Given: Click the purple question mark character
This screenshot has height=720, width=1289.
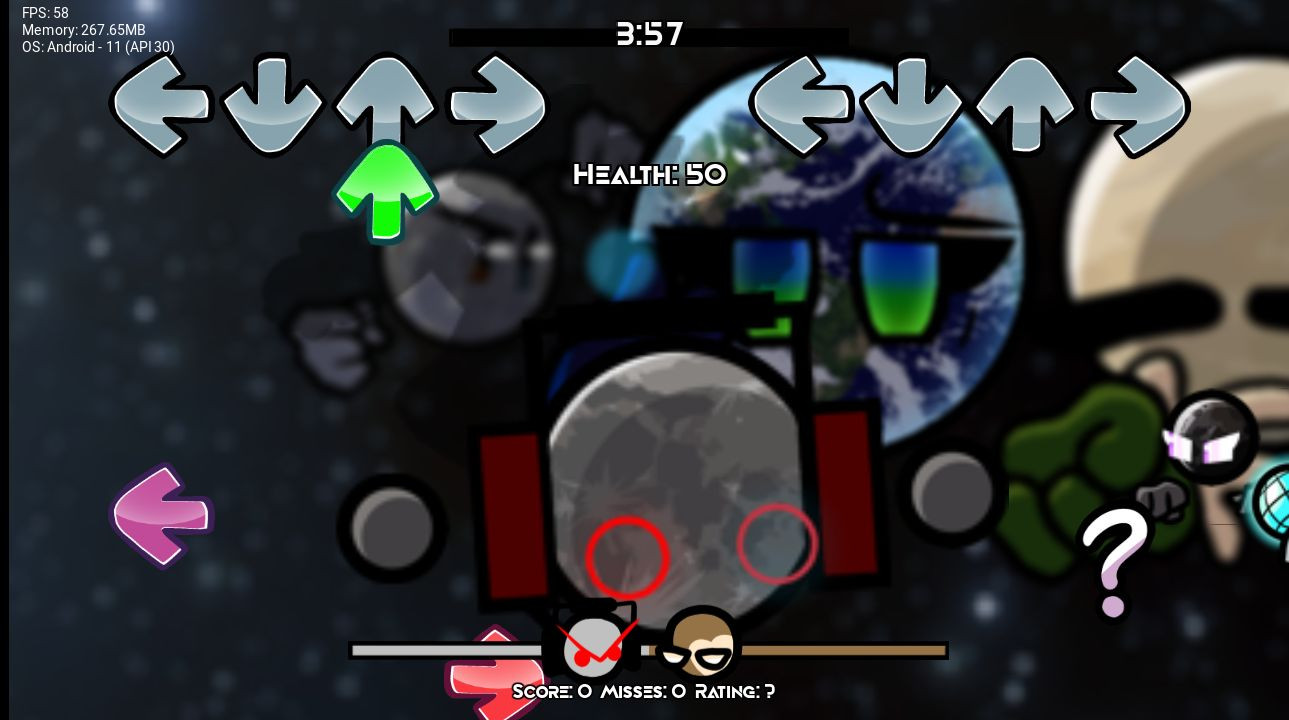Looking at the screenshot, I should [x=1113, y=557].
